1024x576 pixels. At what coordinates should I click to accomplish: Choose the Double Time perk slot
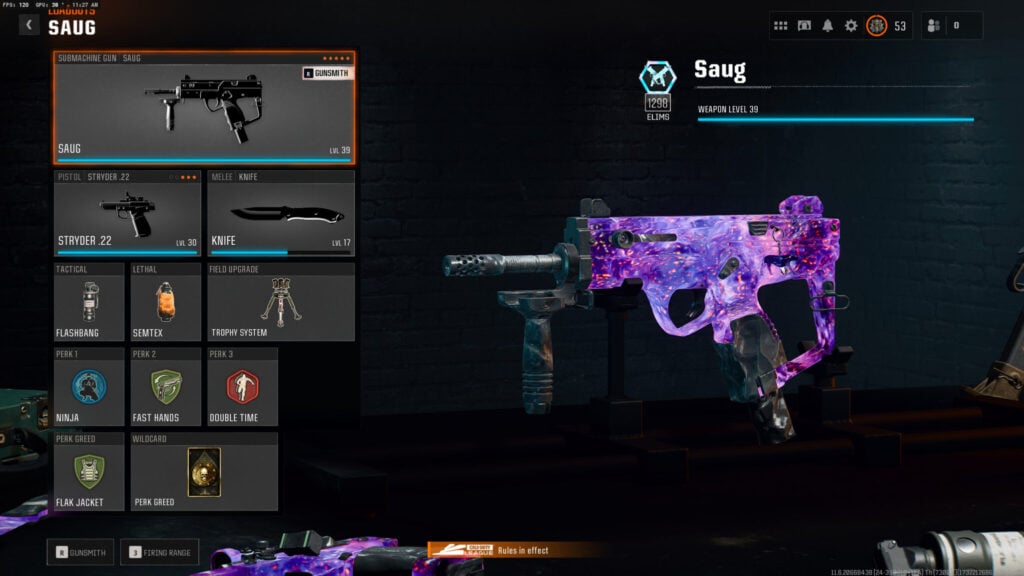[242, 386]
